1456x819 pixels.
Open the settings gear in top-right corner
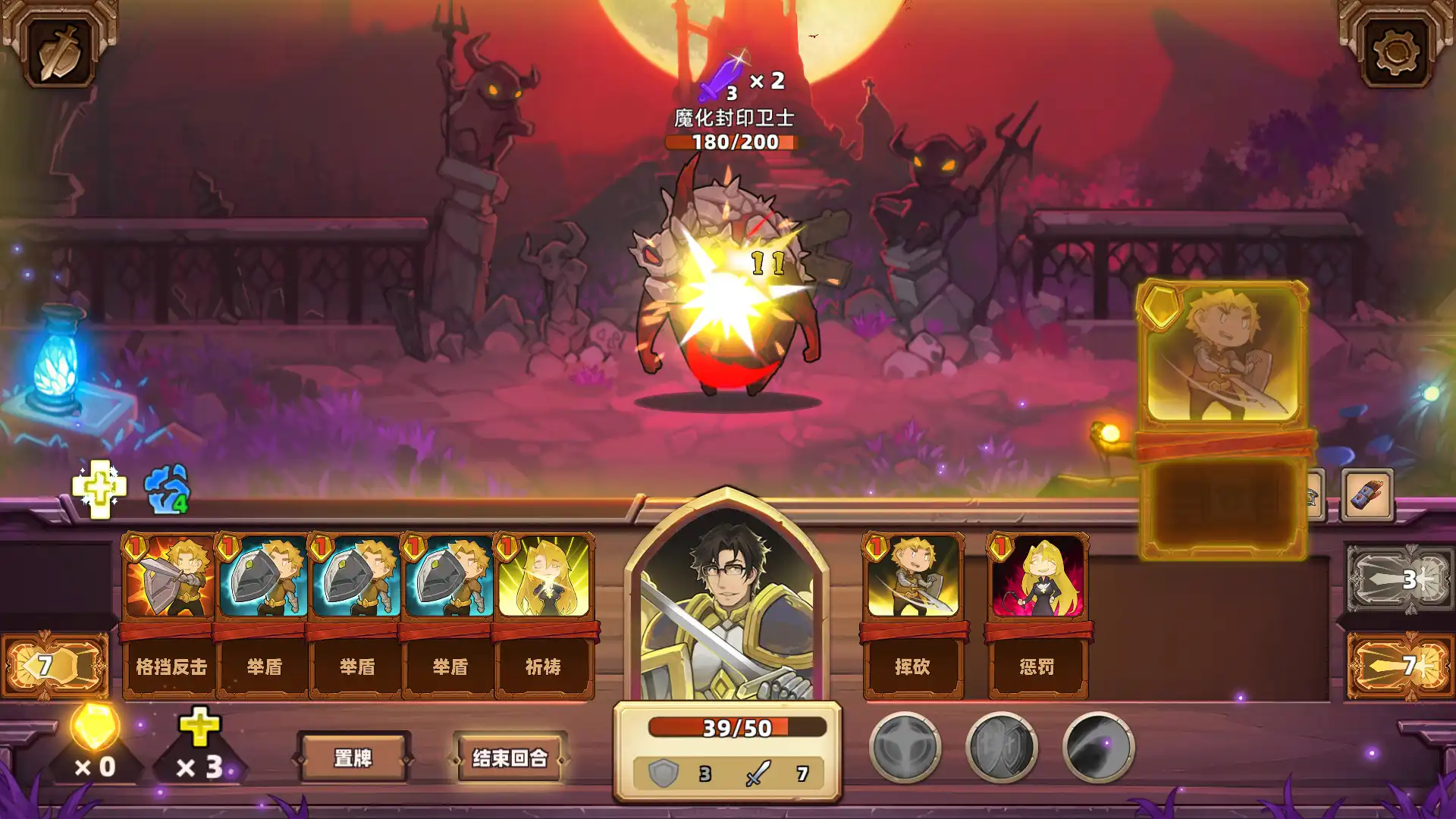pos(1398,52)
